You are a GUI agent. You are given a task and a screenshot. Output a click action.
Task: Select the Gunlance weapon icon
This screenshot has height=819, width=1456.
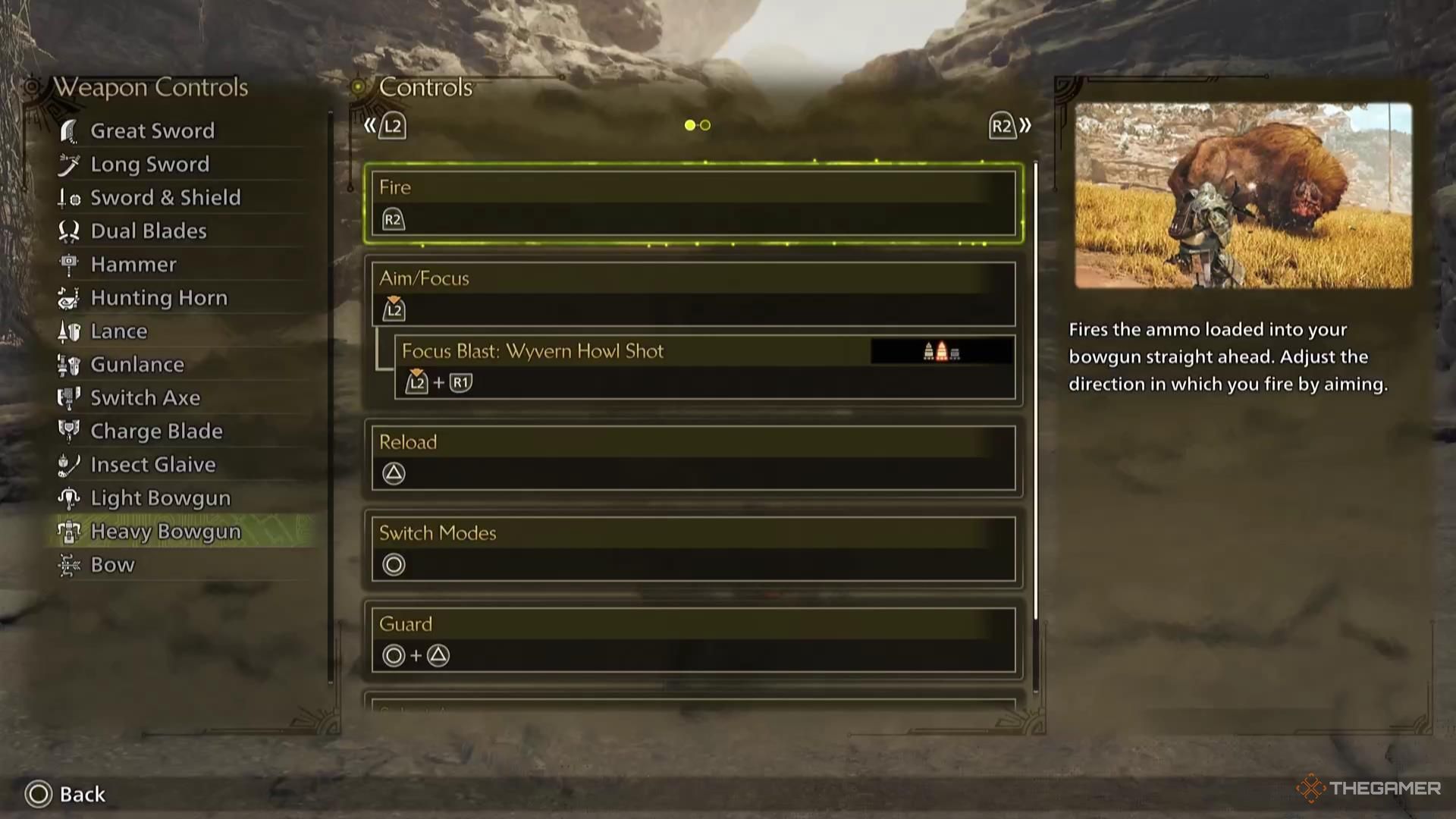tap(70, 364)
